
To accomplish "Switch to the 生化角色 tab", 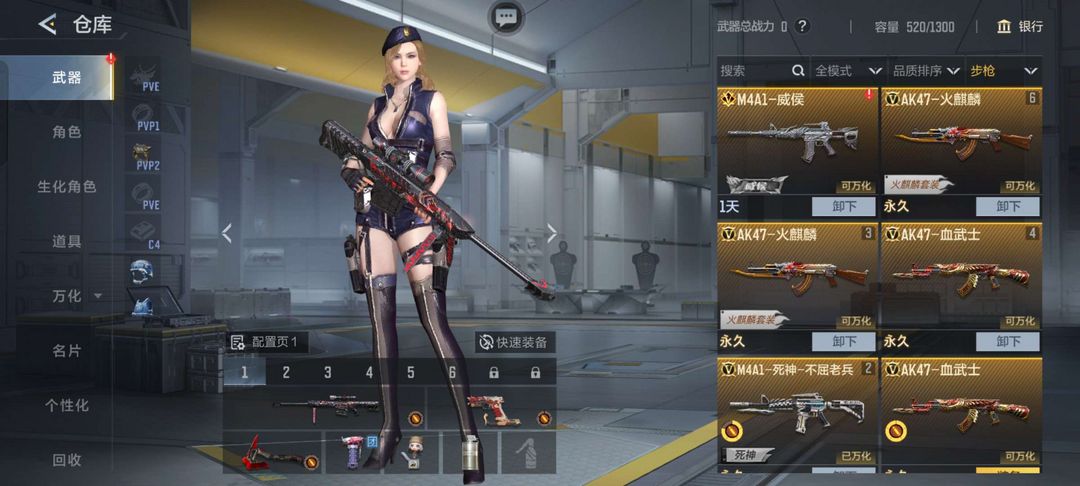I will pyautogui.click(x=66, y=187).
